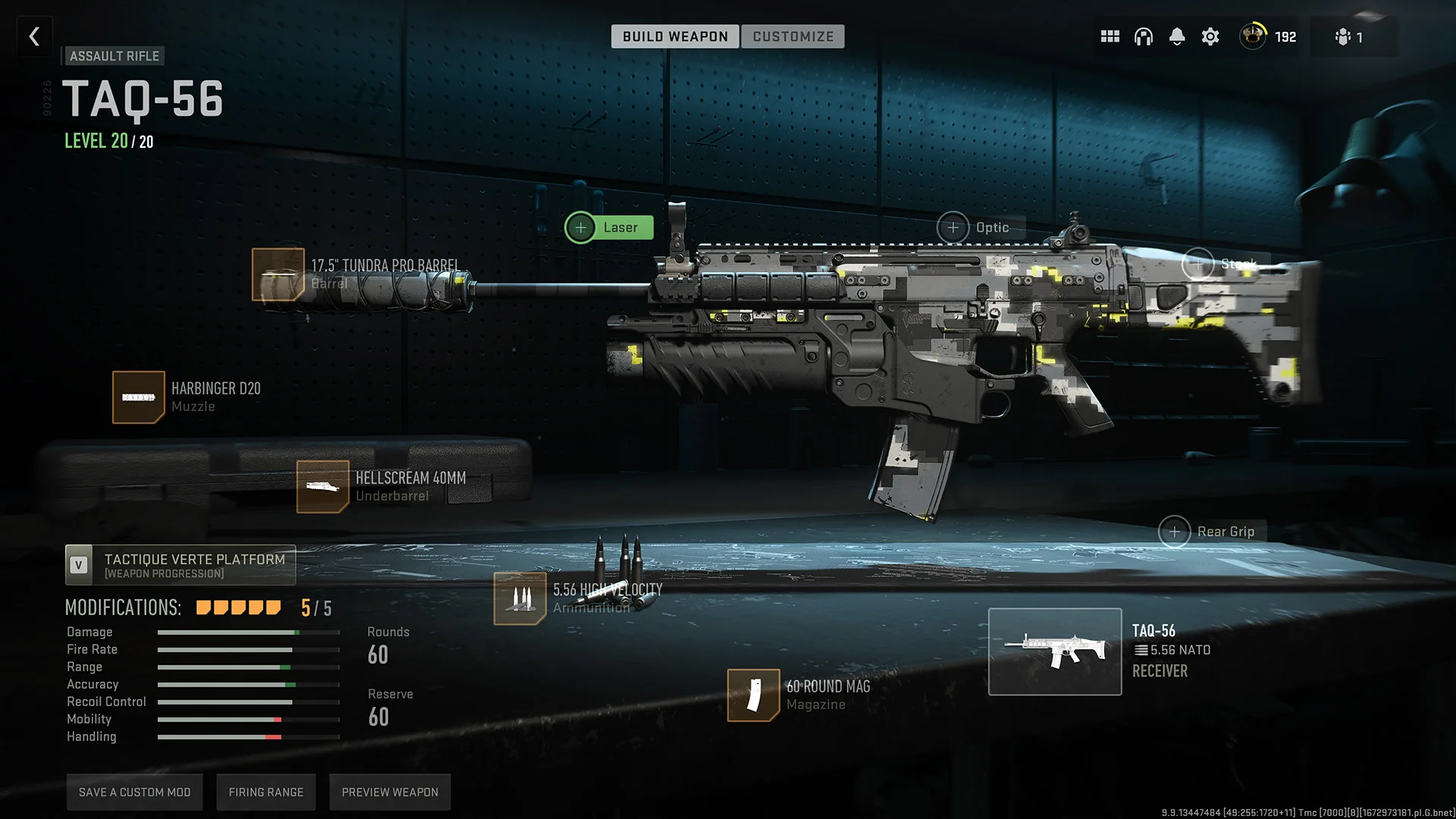Select the 5.56 High Velocity ammunition

point(520,598)
